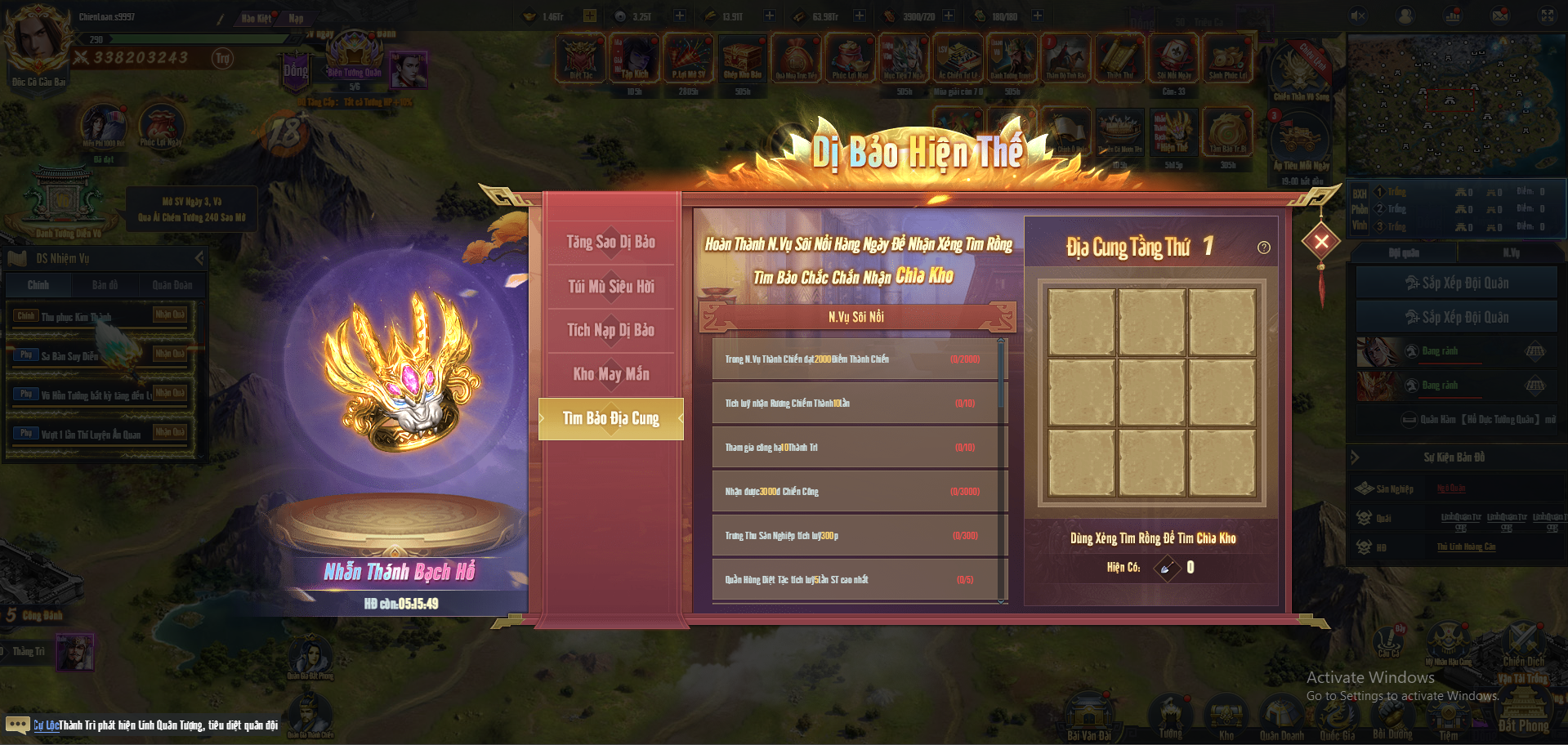Switch to Tăng Sao Dị Bảo tab
This screenshot has height=745, width=1568.
click(x=611, y=242)
